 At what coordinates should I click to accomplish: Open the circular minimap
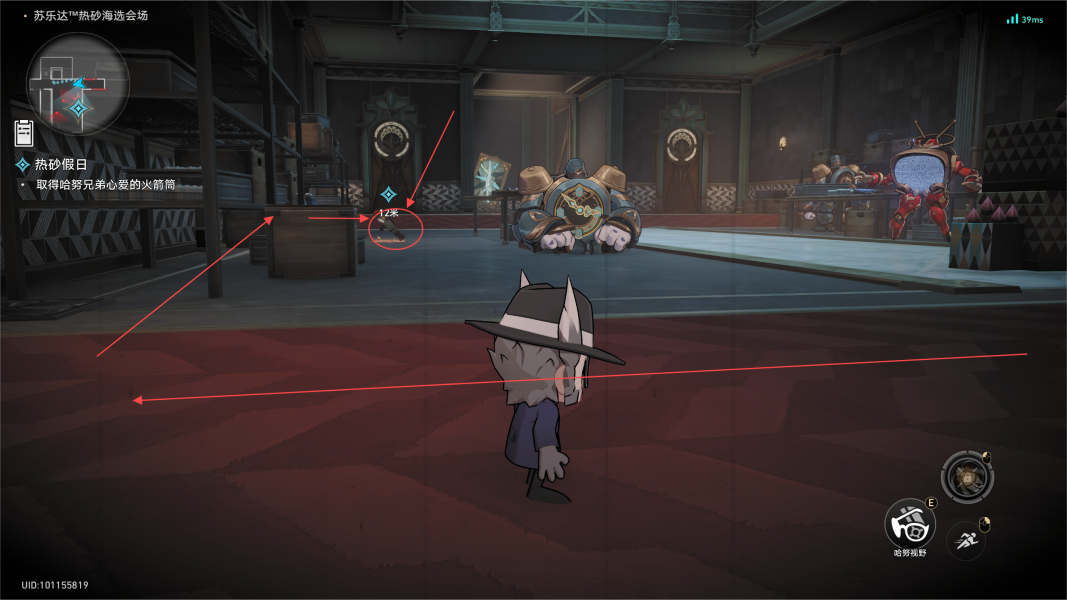[x=77, y=84]
